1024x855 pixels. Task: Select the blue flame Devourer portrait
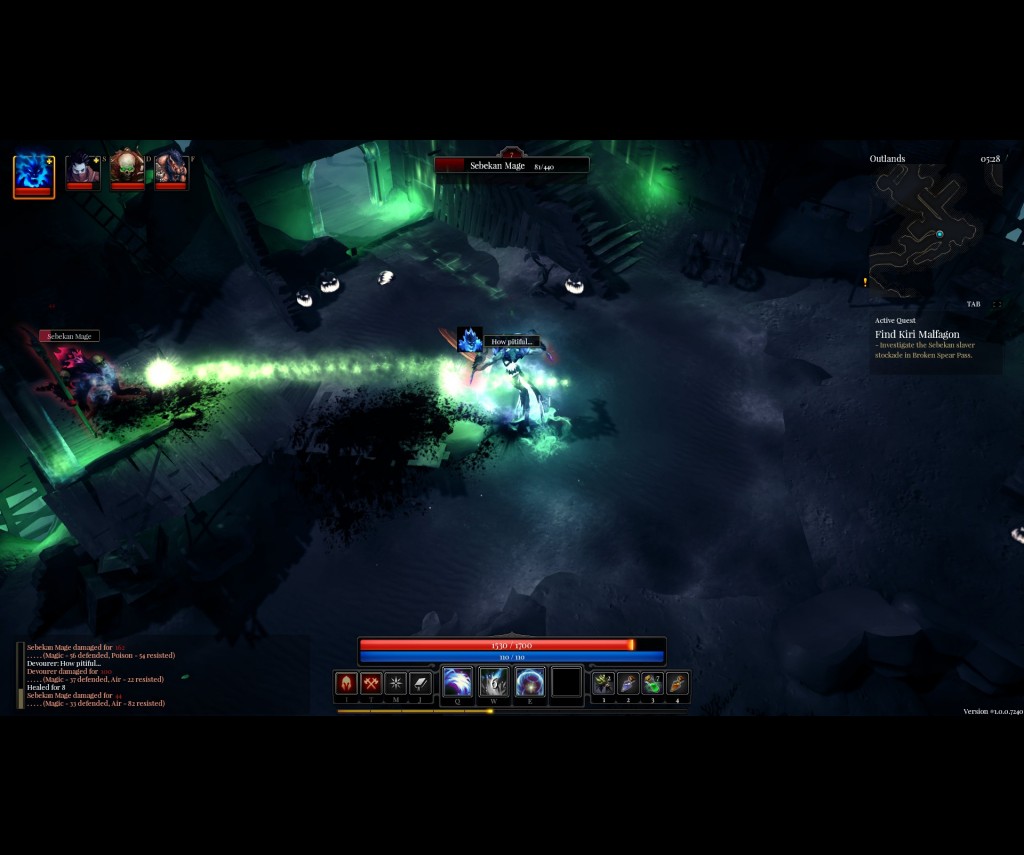[x=33, y=174]
